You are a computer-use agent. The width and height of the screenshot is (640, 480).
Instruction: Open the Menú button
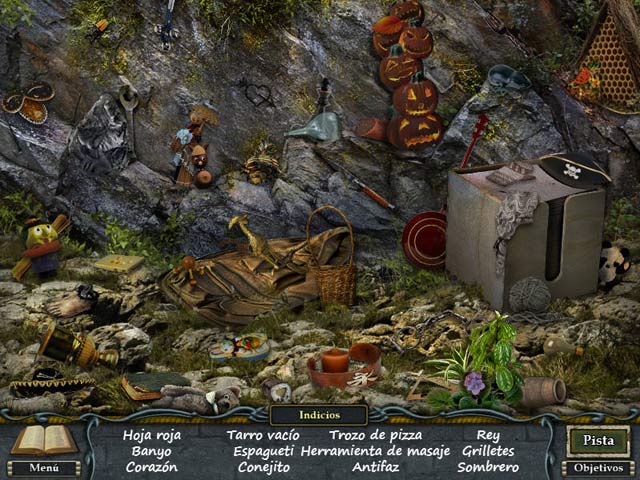pos(43,467)
